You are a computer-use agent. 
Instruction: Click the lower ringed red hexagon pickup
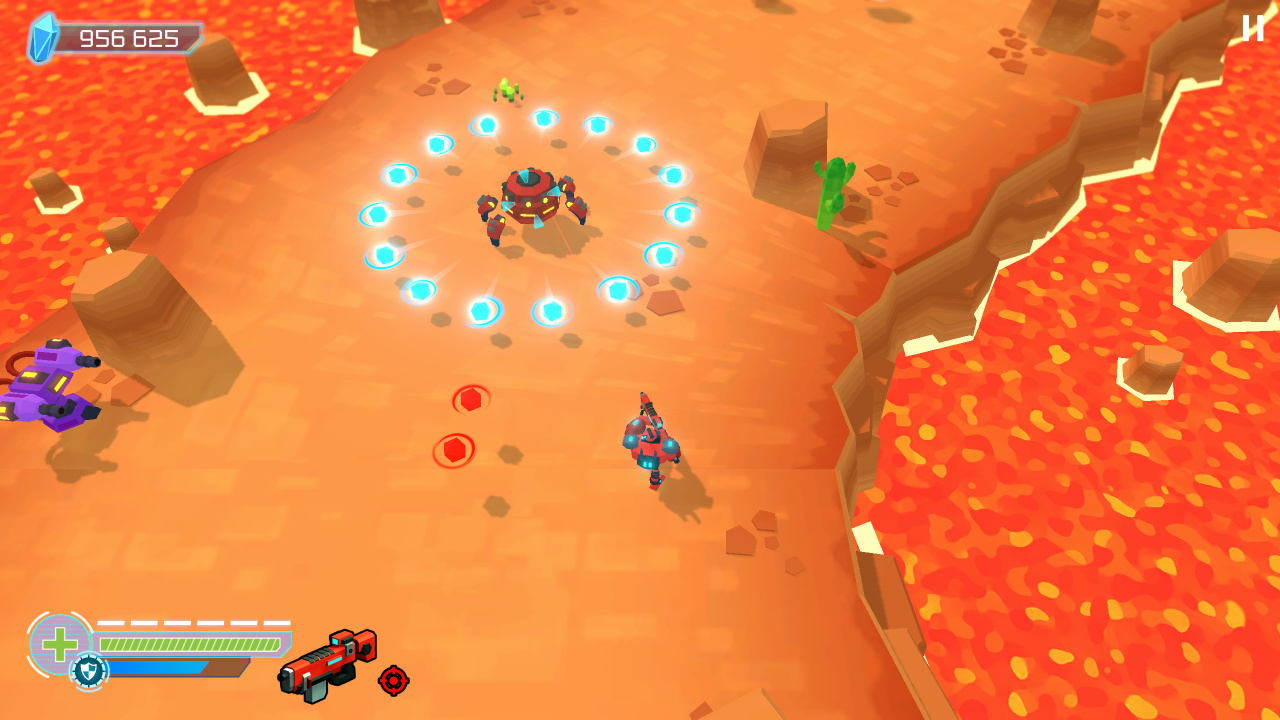click(x=452, y=450)
